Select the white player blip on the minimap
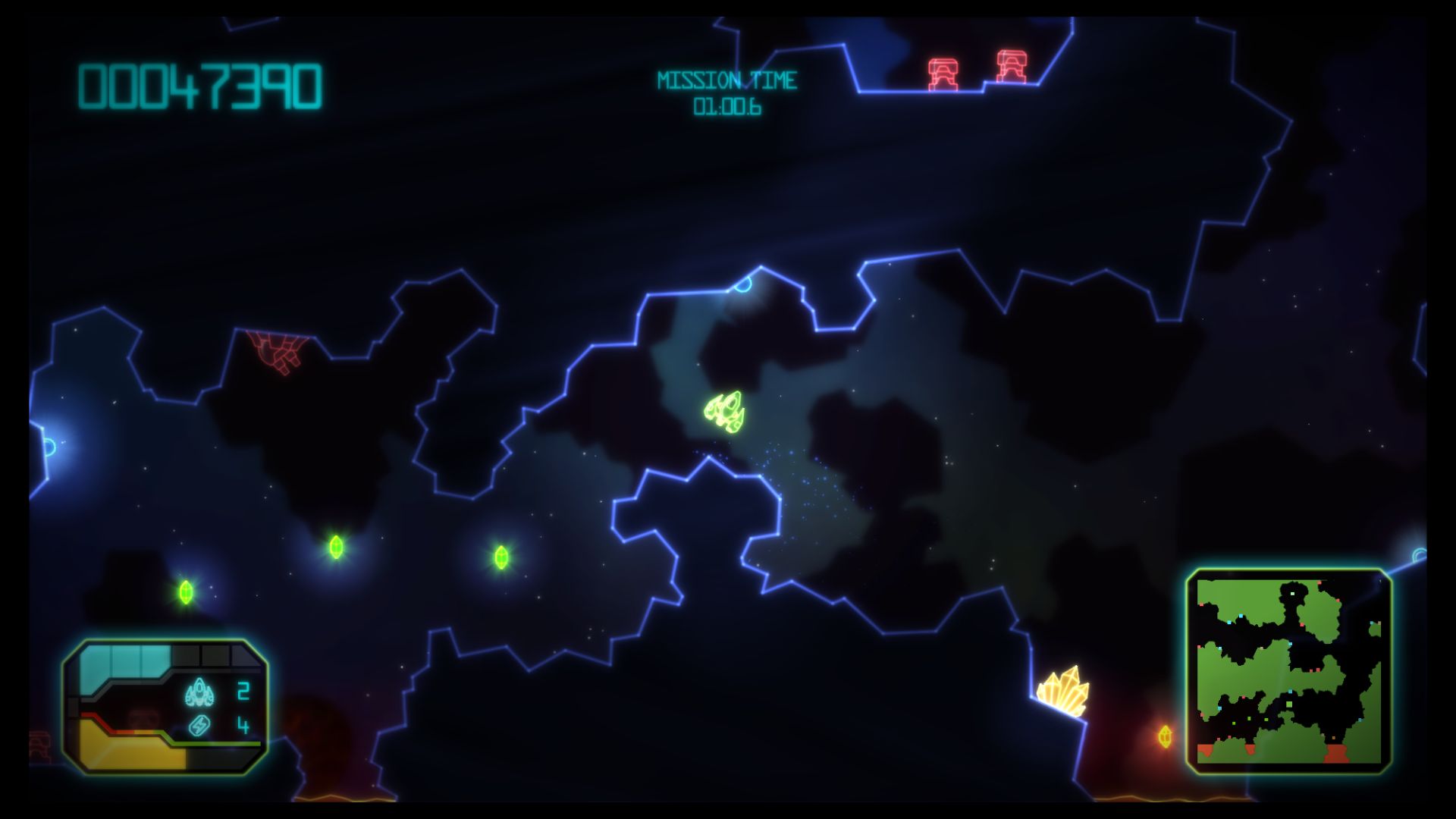The height and width of the screenshot is (819, 1456). pos(1292,594)
